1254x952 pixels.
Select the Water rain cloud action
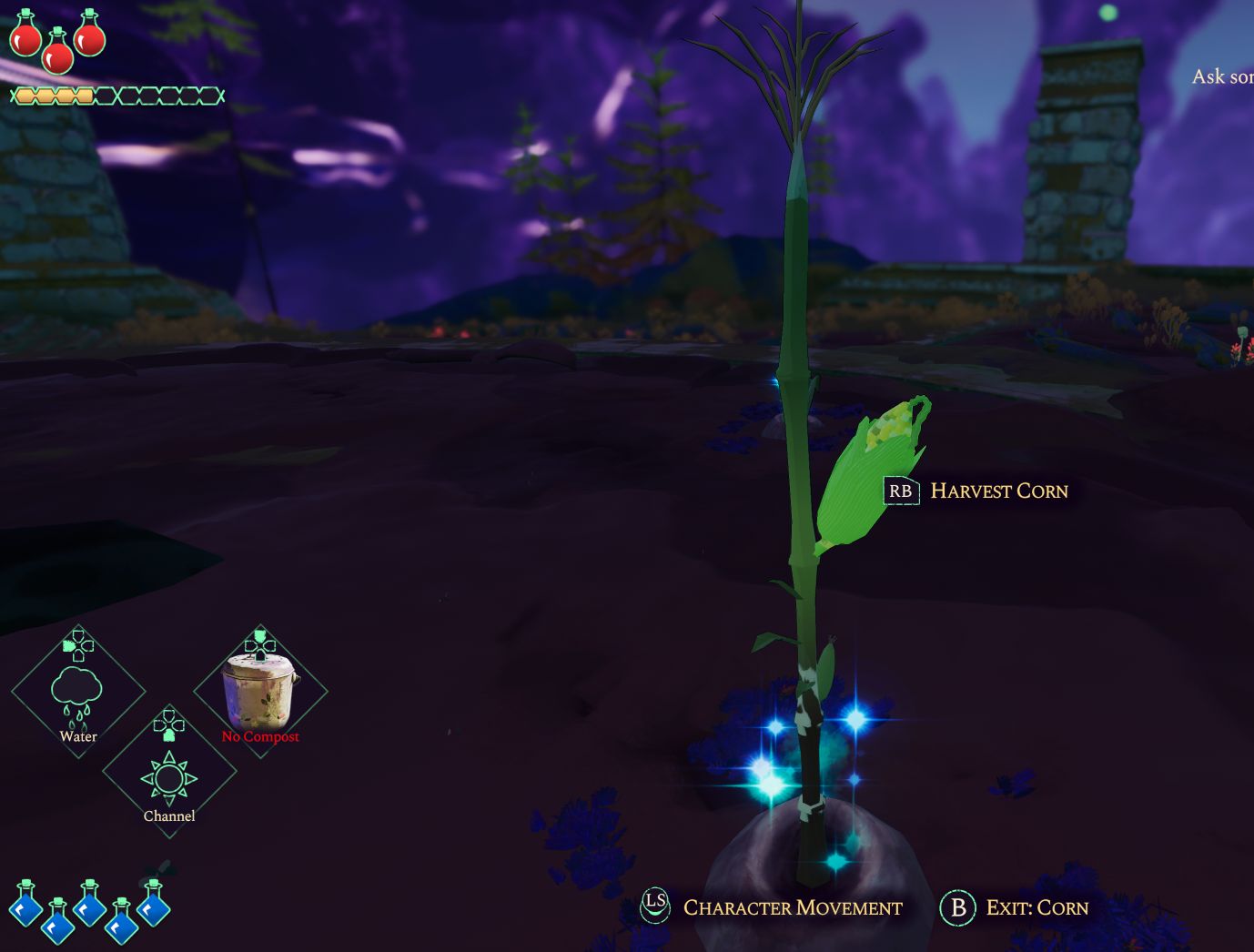coord(78,694)
